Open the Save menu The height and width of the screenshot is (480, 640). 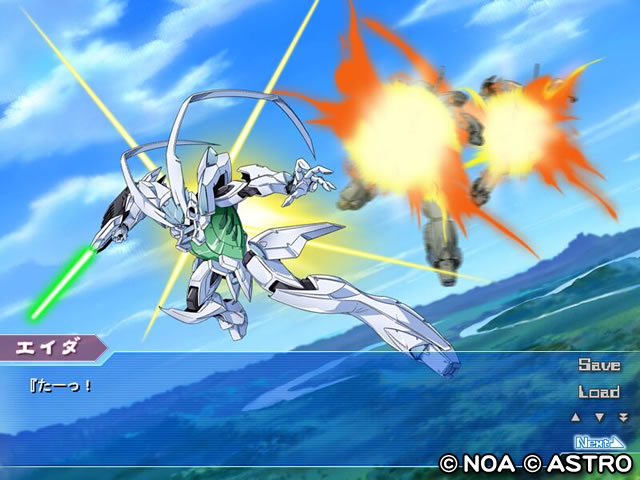tap(599, 366)
